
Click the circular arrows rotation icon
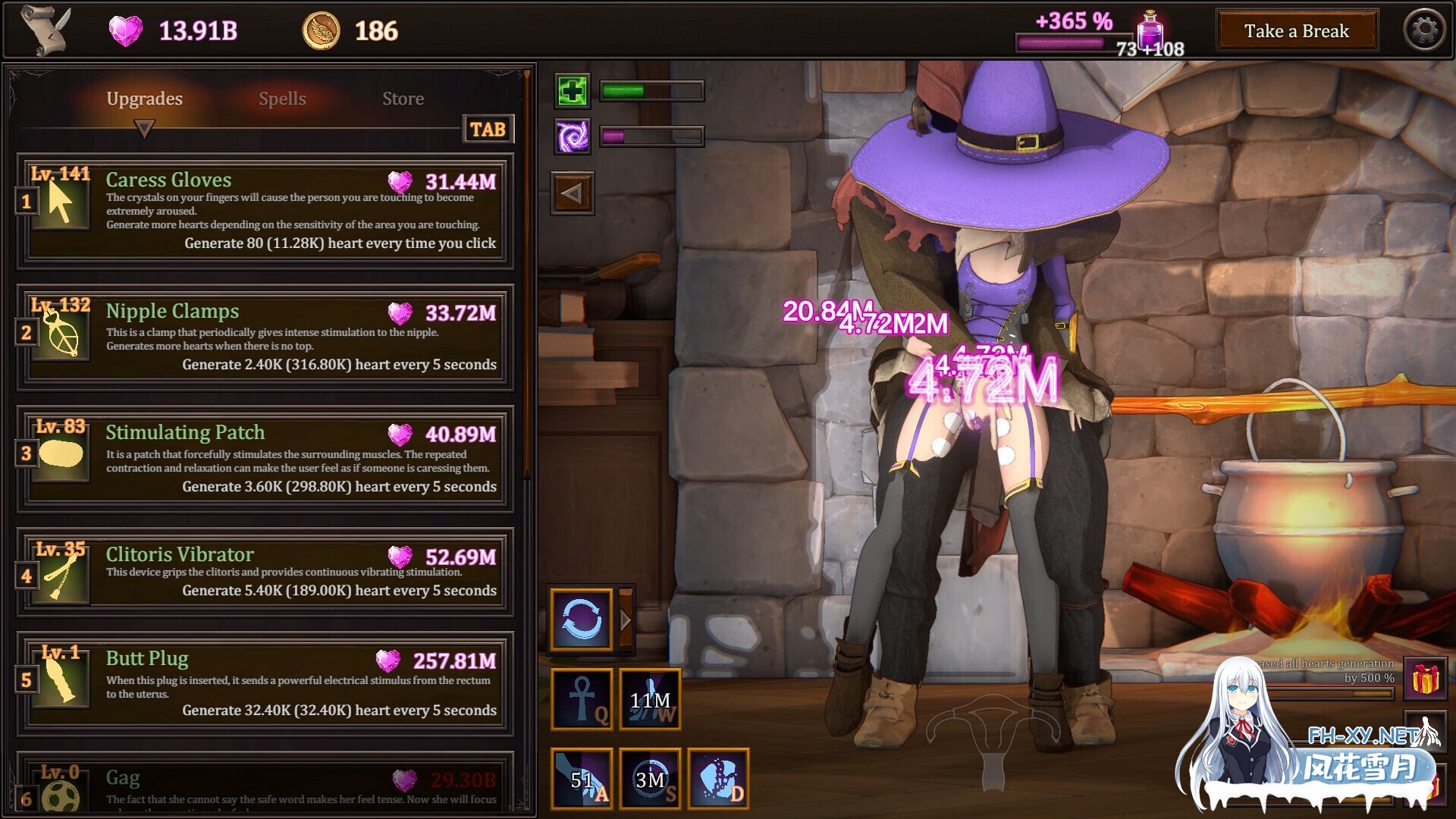pyautogui.click(x=581, y=619)
